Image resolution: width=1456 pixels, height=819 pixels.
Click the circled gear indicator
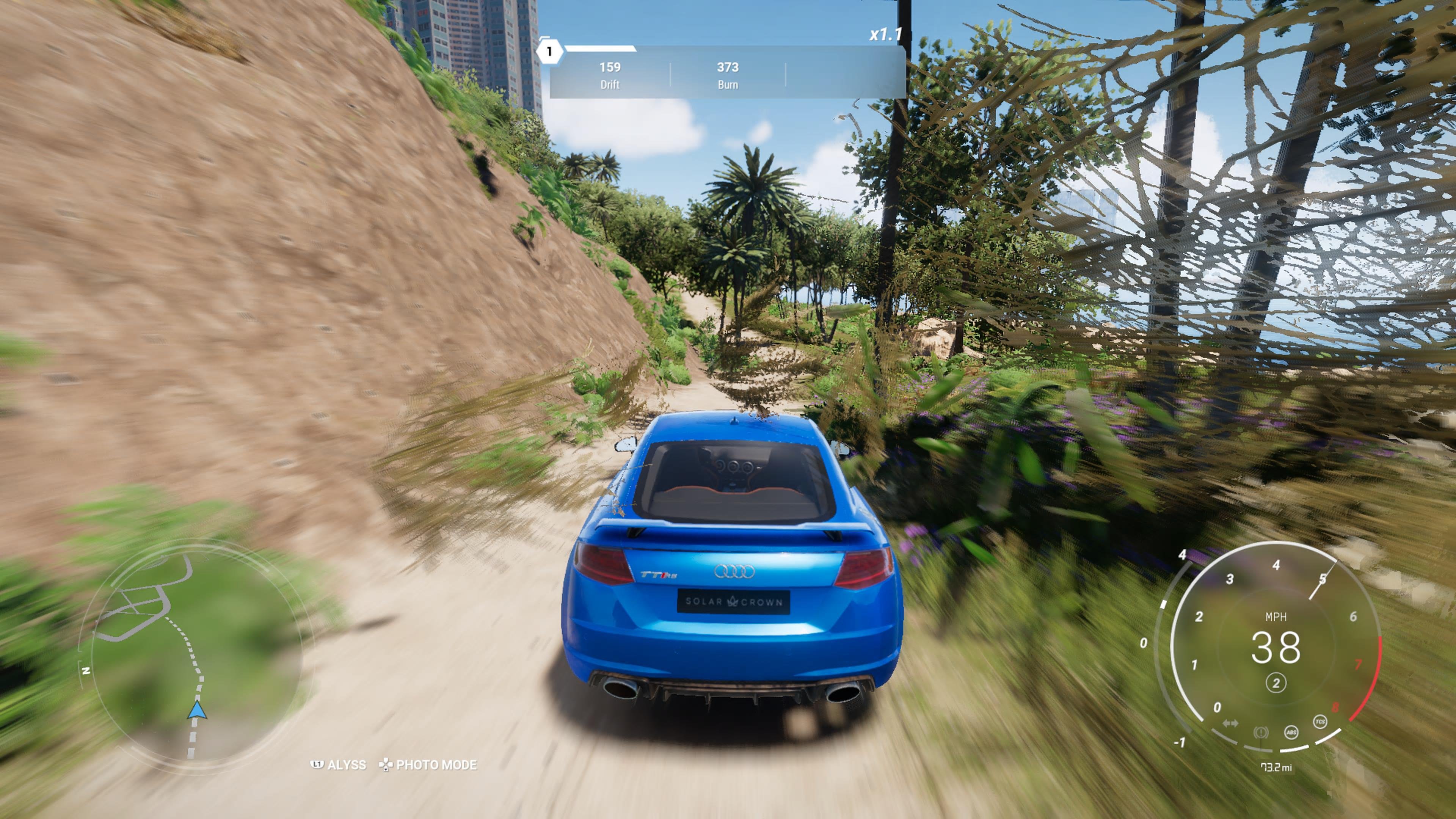tap(1276, 683)
